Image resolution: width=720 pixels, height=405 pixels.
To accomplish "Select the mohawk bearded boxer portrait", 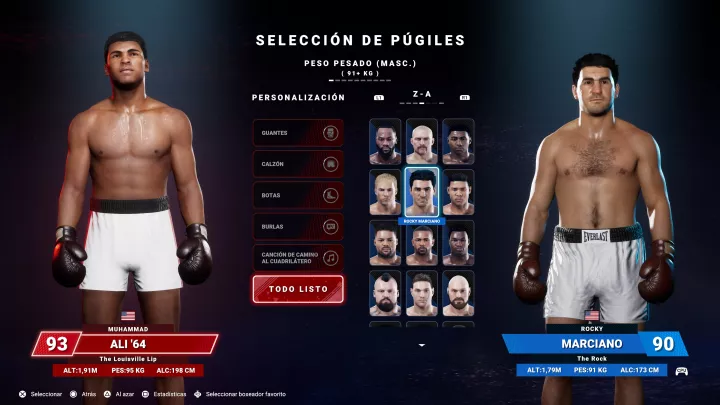I will [x=385, y=294].
